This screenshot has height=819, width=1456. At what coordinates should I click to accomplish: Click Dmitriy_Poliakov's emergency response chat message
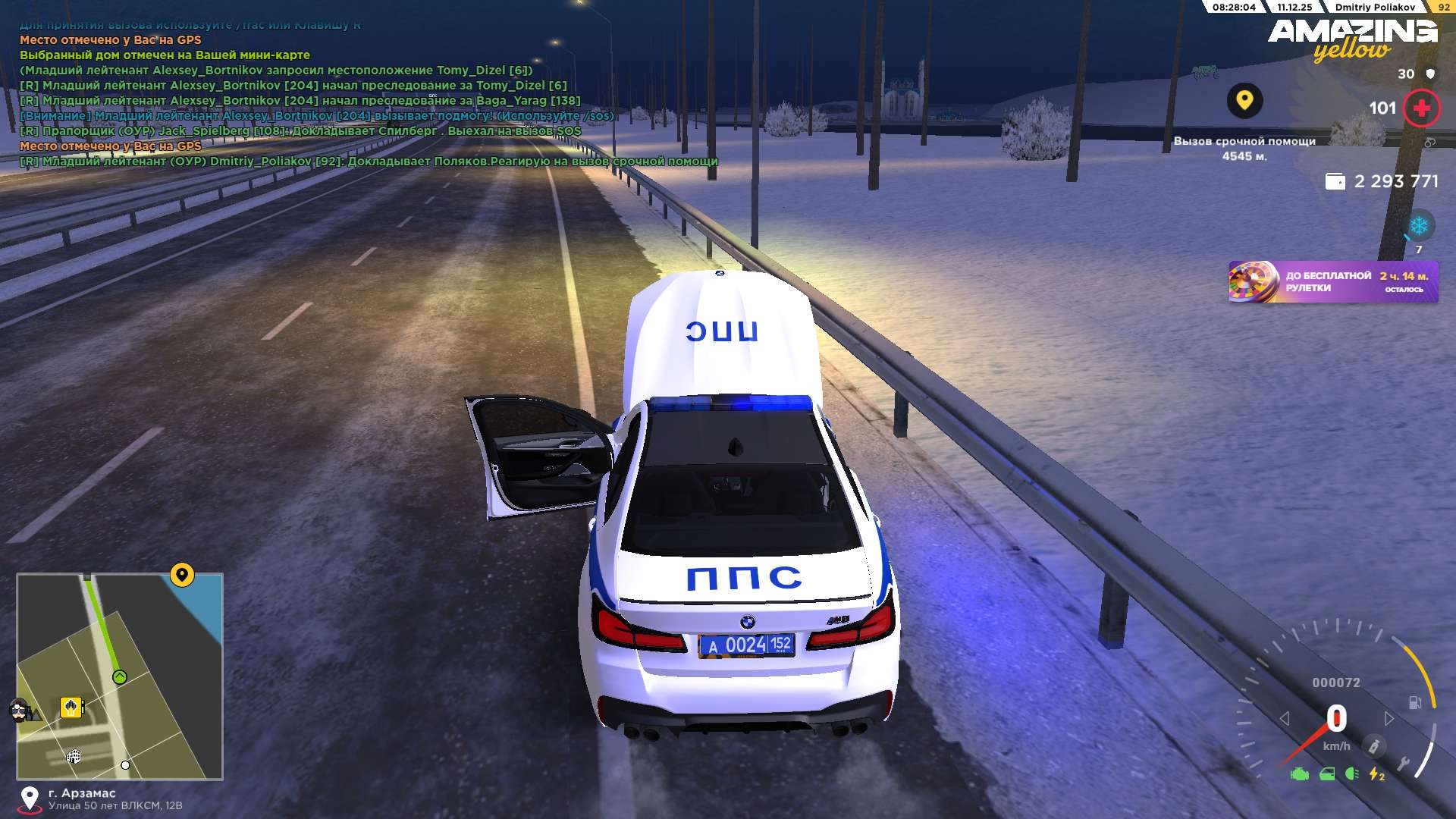coord(369,162)
